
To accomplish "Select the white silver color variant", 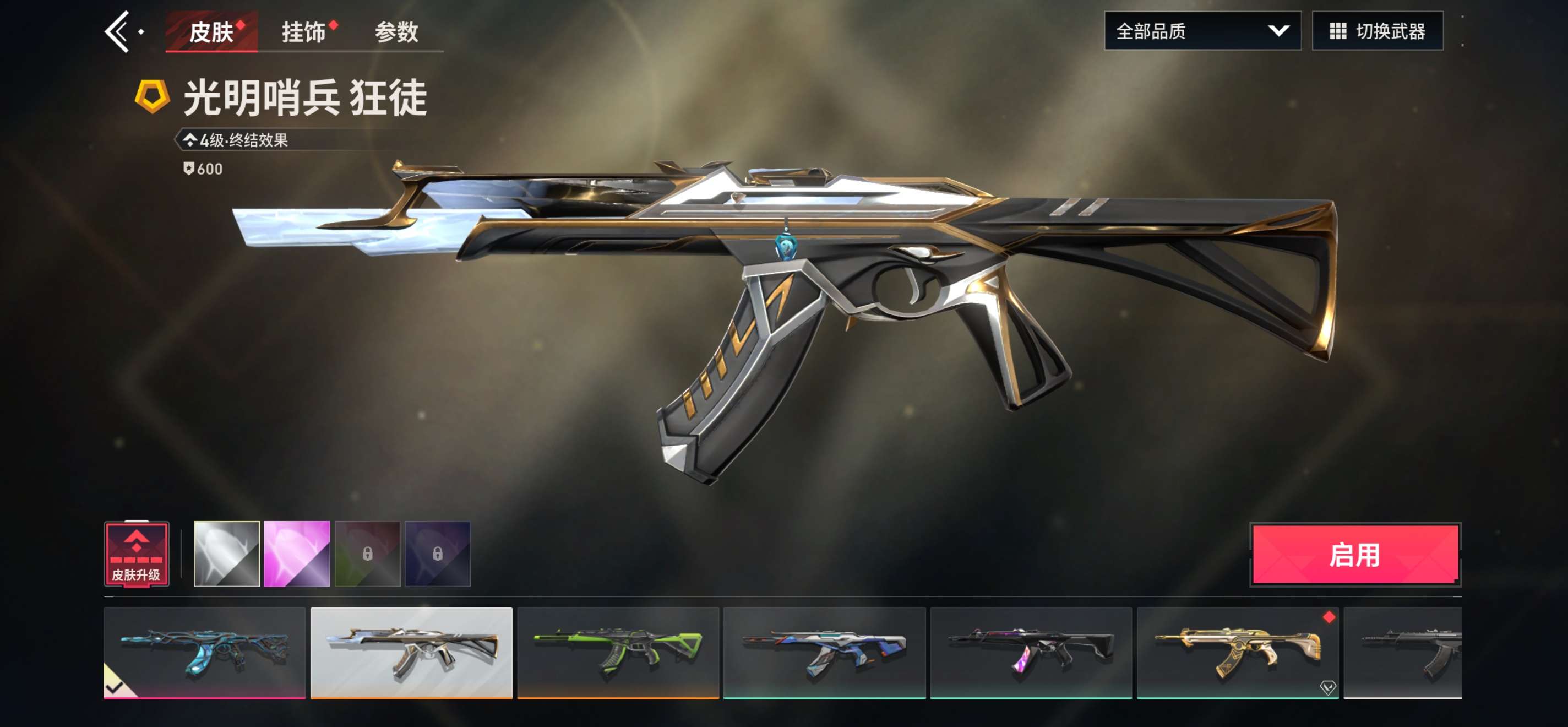I will [x=226, y=554].
